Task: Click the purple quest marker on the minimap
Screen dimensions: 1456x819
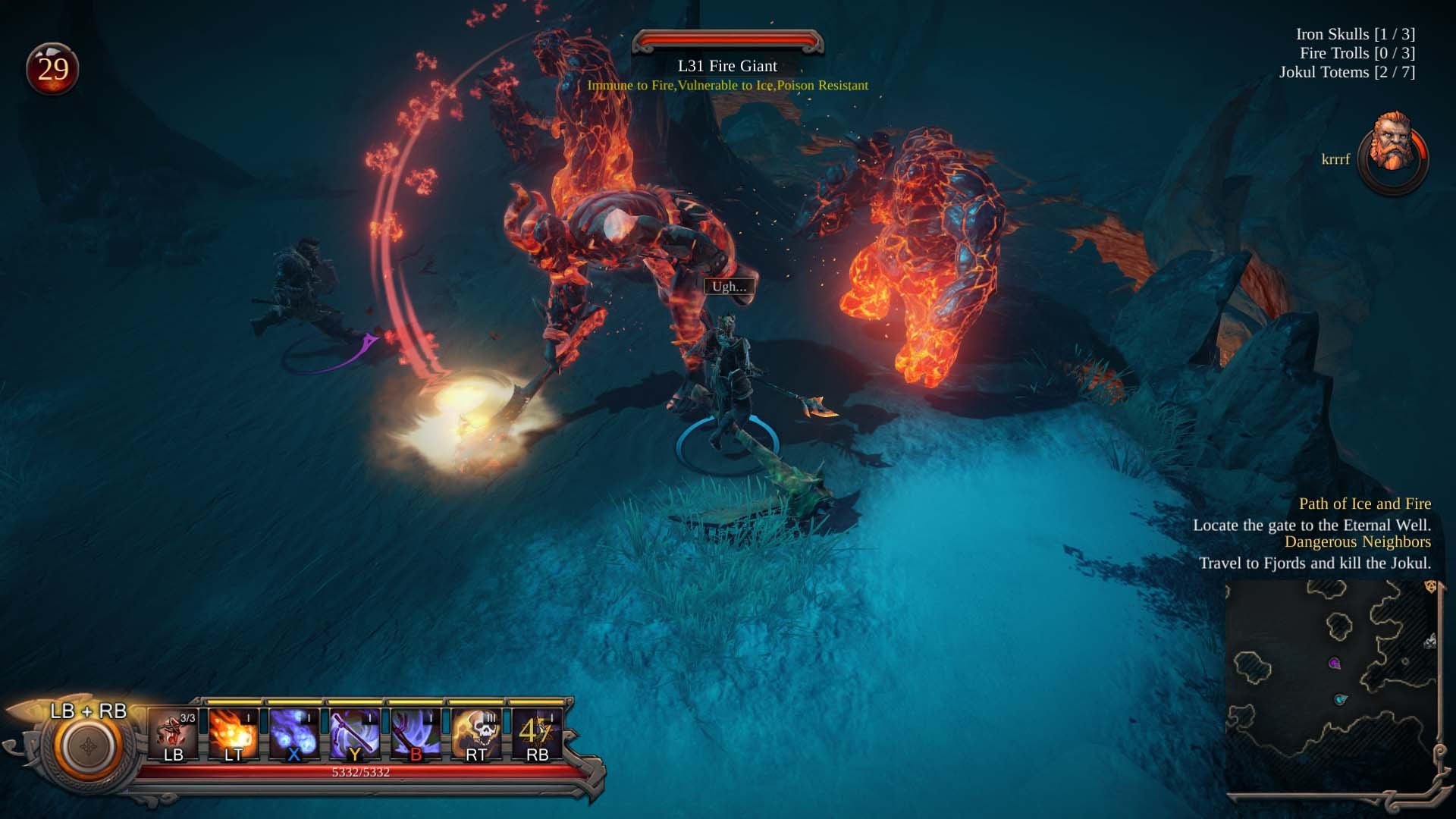Action: (x=1335, y=663)
